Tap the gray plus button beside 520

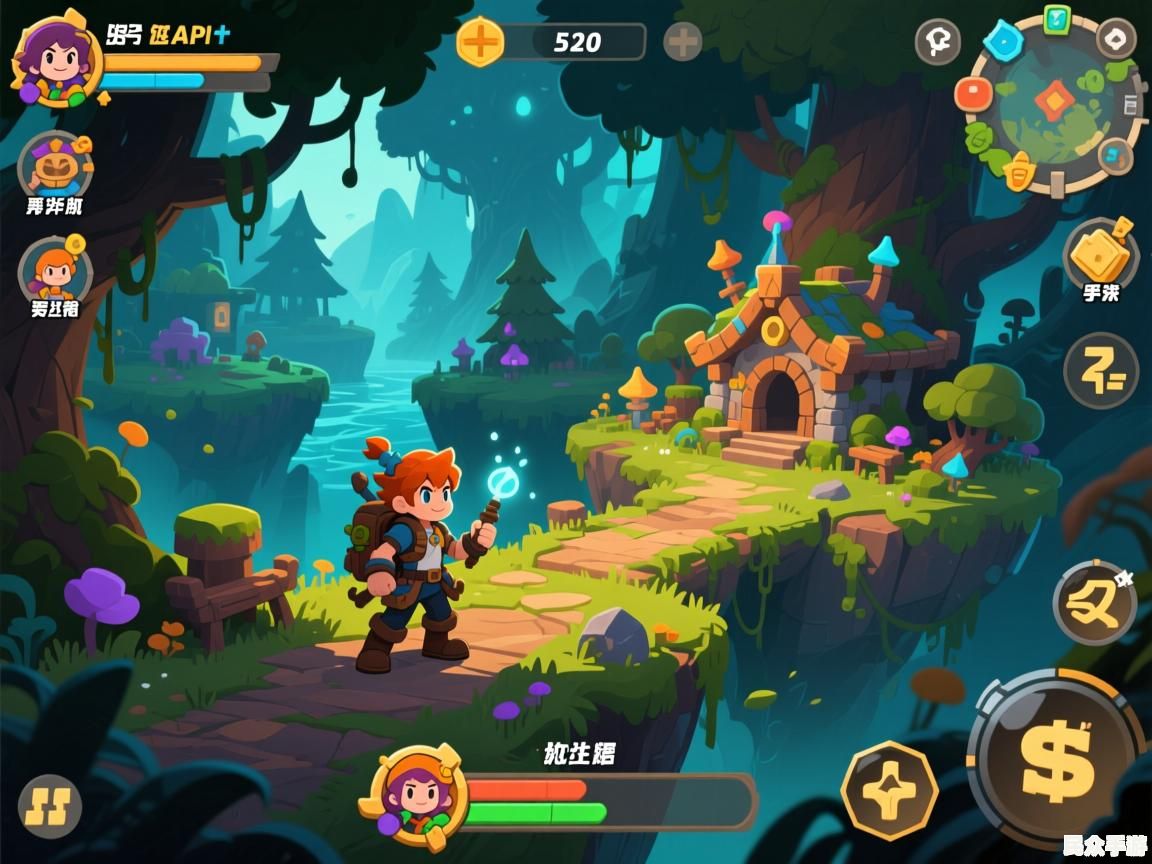click(683, 42)
